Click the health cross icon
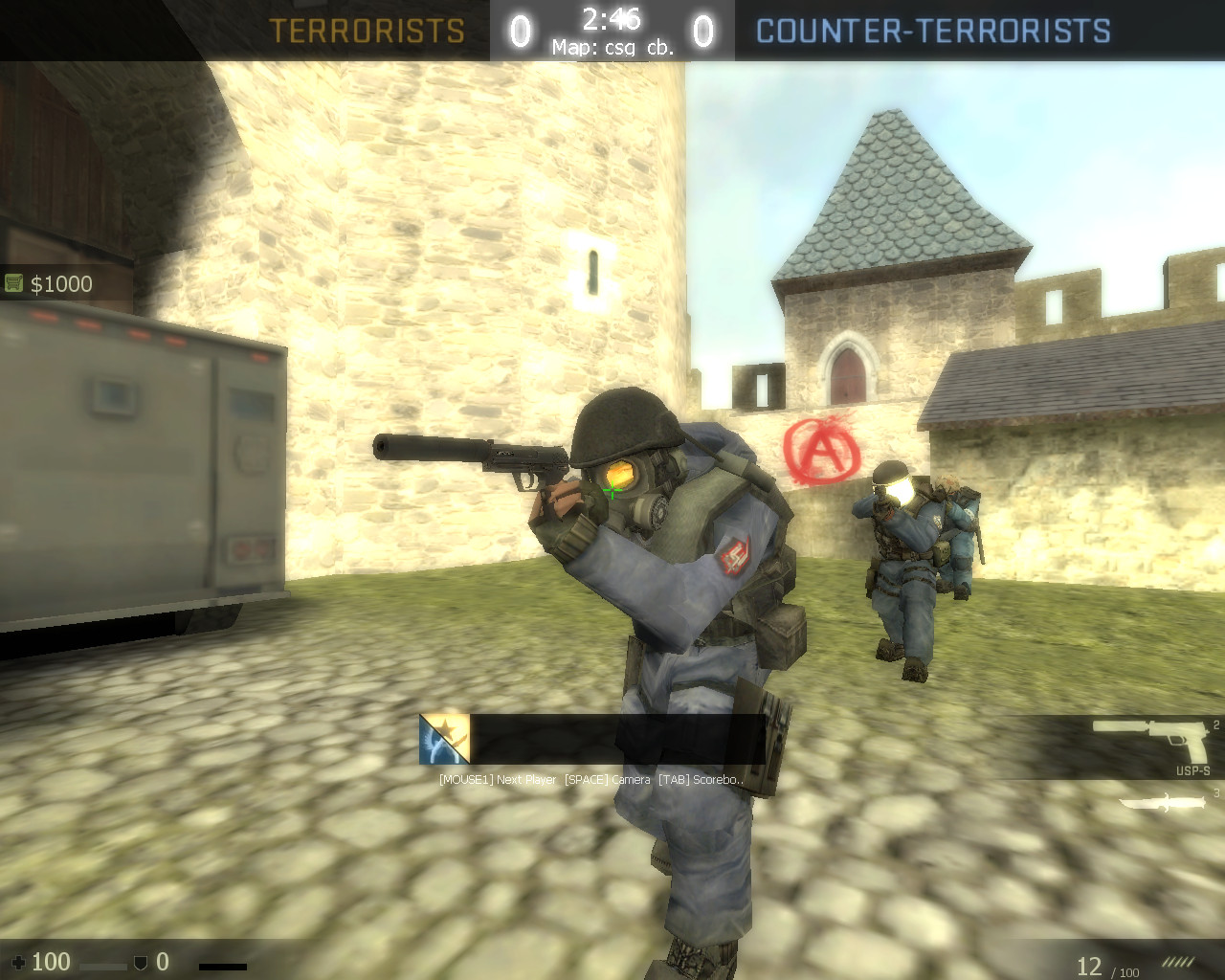Viewport: 1225px width, 980px height. point(19,962)
